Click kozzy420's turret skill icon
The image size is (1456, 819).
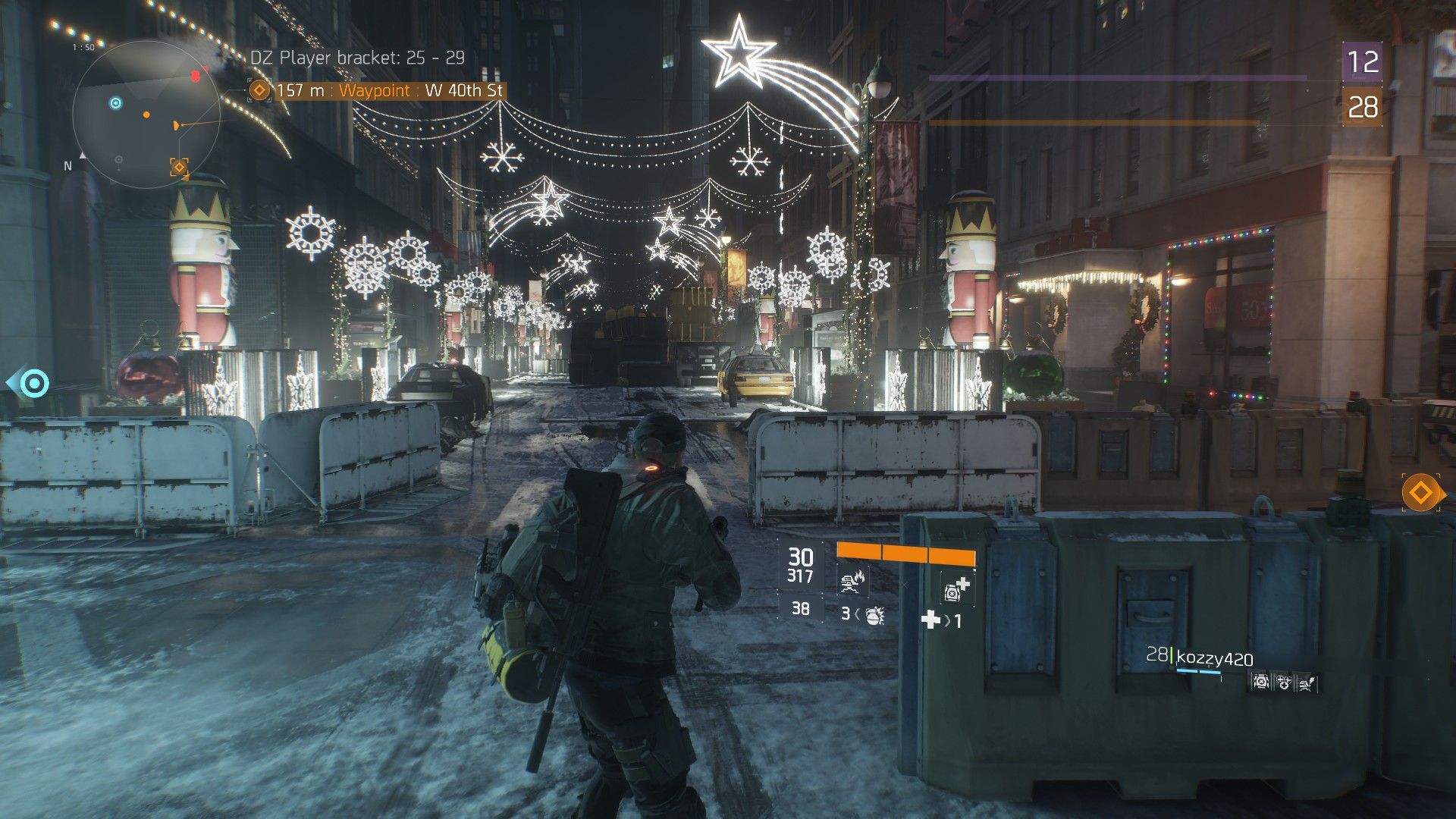pos(1306,682)
